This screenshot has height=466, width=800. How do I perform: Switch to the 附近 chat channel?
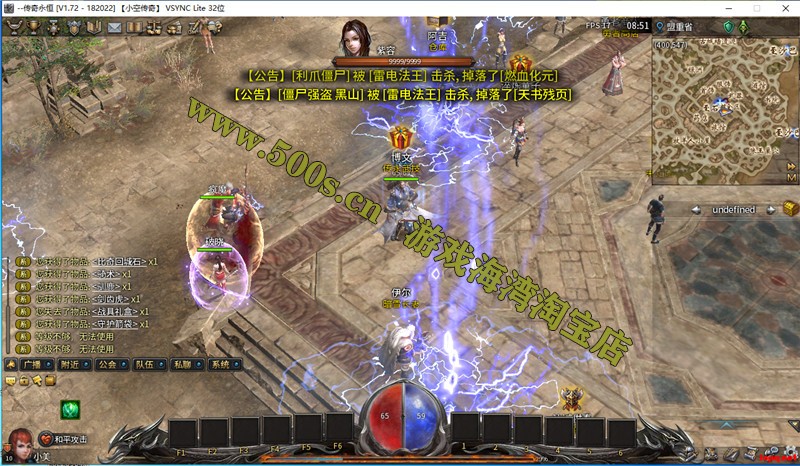point(70,364)
